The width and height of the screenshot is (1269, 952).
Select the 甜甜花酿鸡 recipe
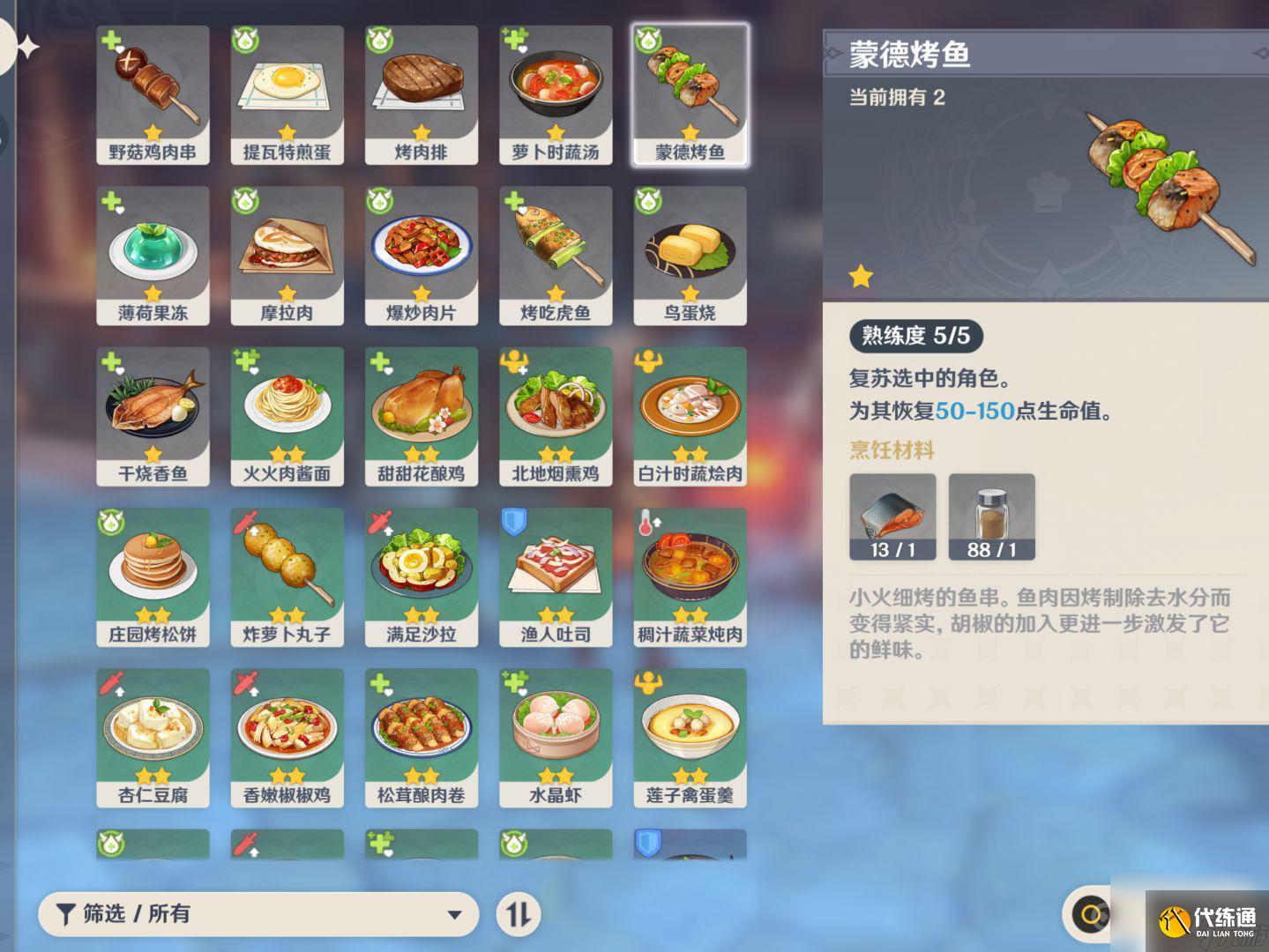tap(421, 414)
